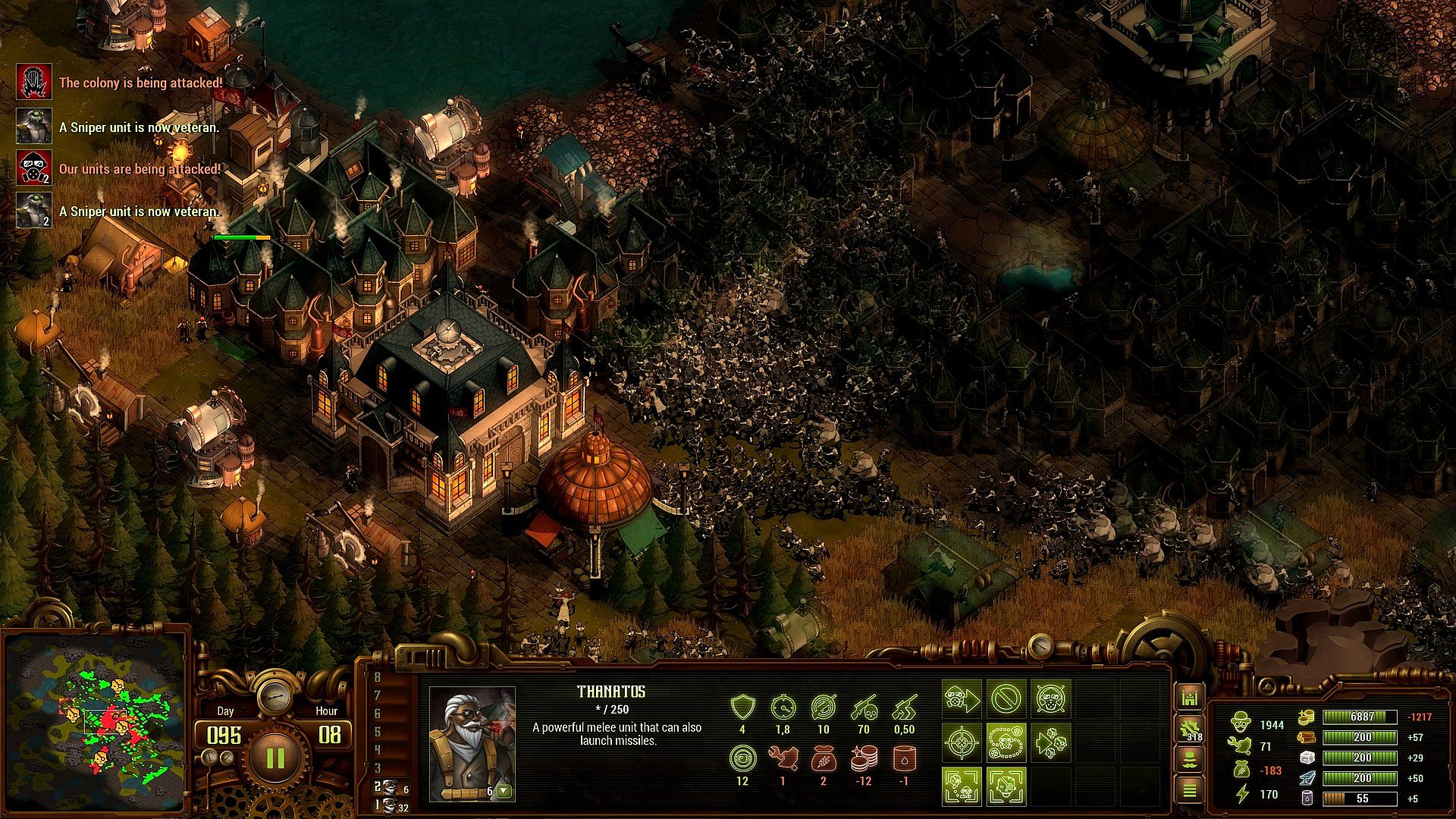Screen dimensions: 1456x819
Task: Open the colony buildings panel button
Action: tap(1189, 698)
